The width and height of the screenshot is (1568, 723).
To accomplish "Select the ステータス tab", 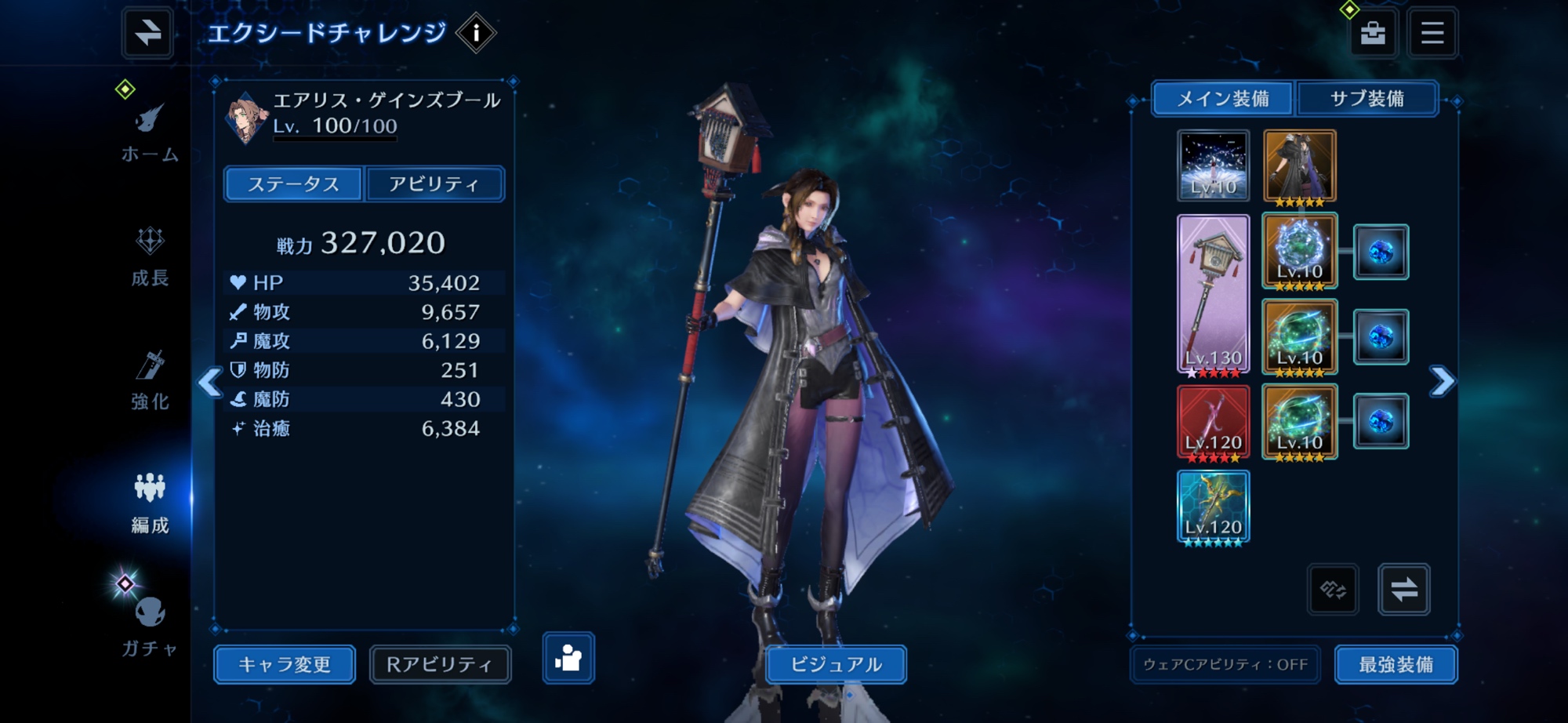I will [x=294, y=184].
